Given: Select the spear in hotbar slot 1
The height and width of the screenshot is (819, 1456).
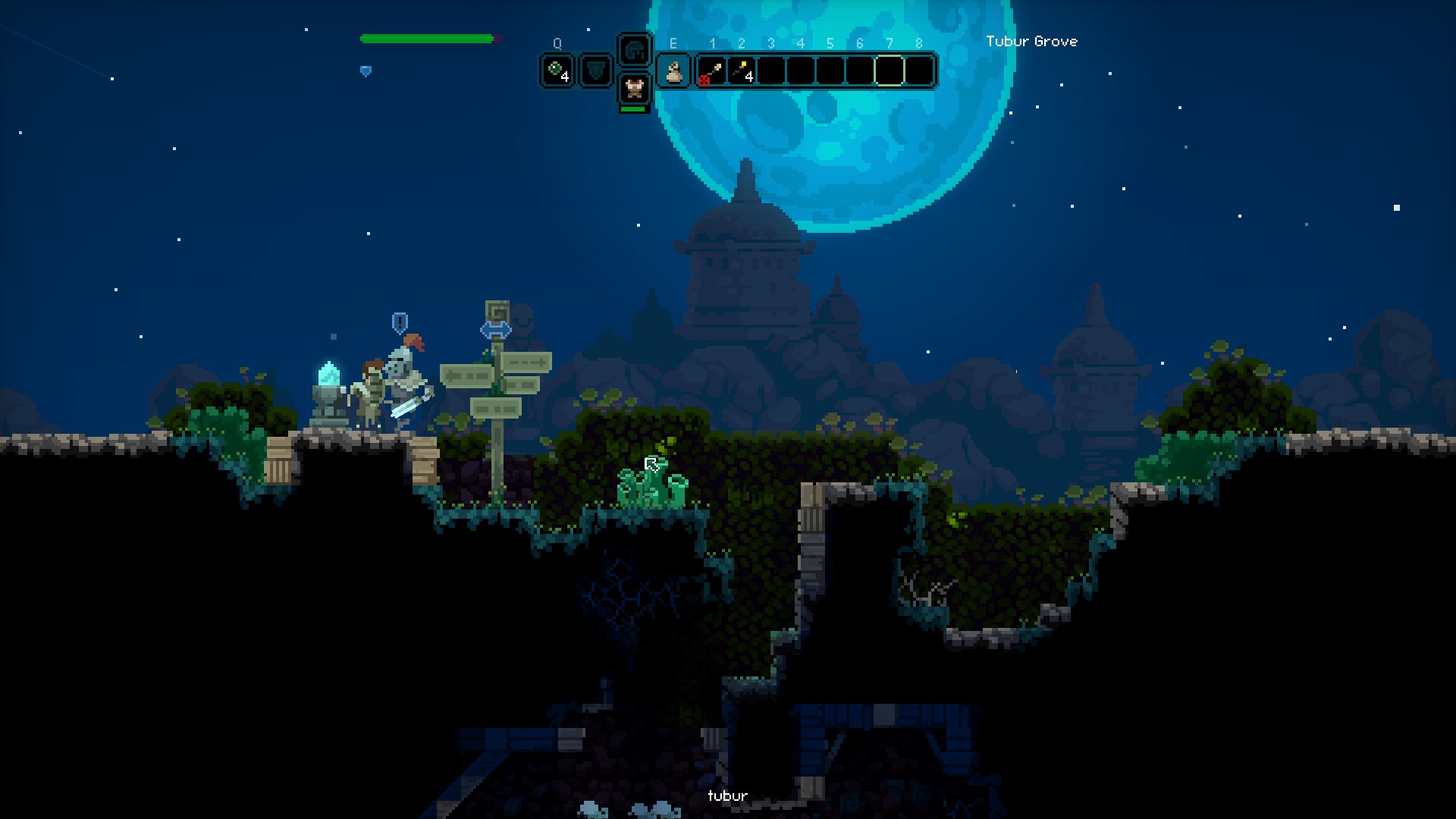Looking at the screenshot, I should [712, 71].
